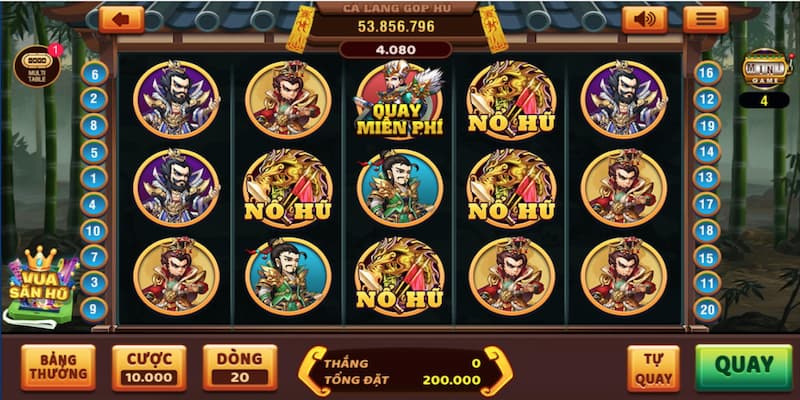Image resolution: width=800 pixels, height=400 pixels.
Task: Adjust the DÒNG paylines count
Action: [240, 367]
